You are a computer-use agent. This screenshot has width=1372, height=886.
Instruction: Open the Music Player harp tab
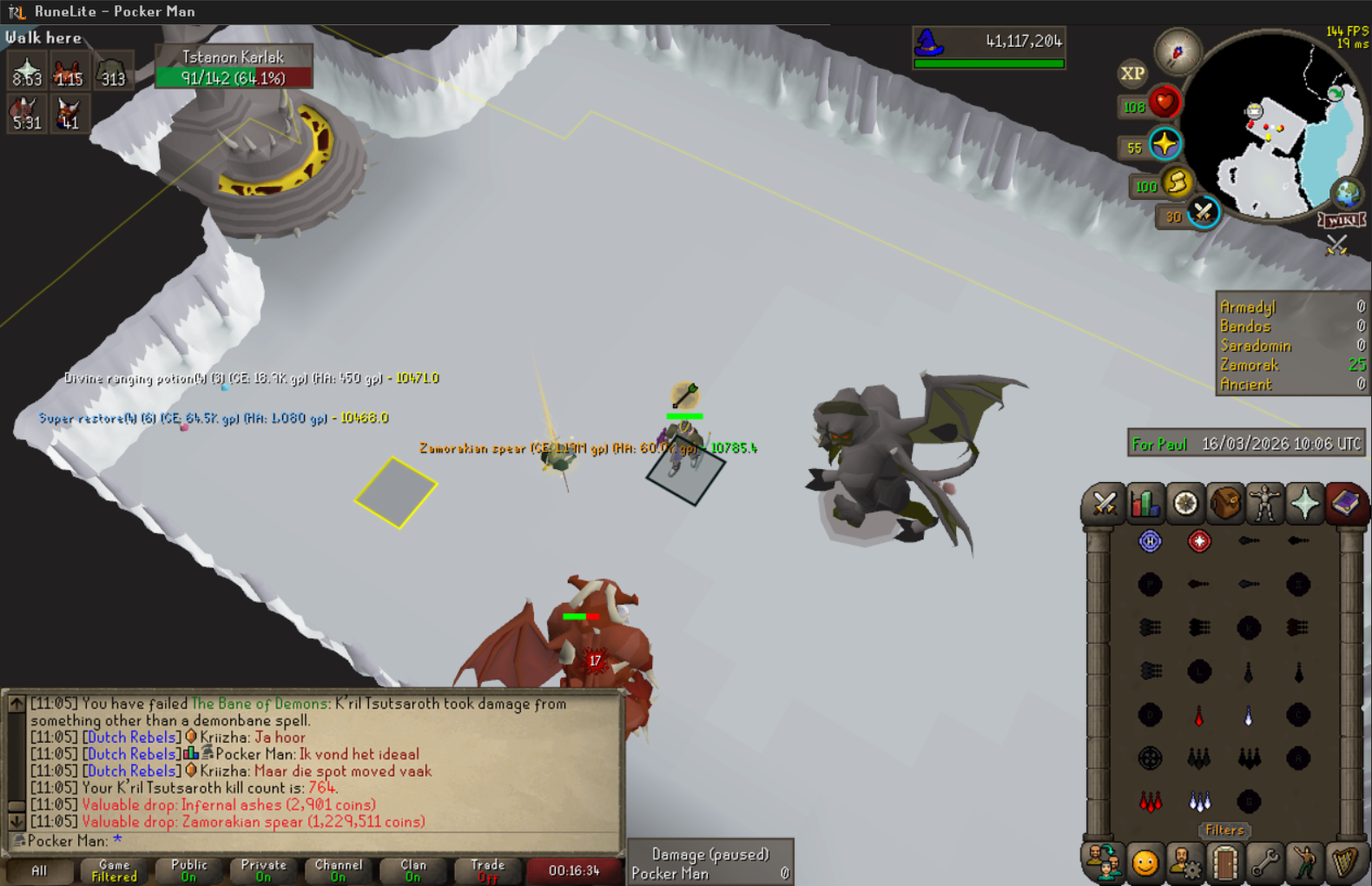[1345, 863]
